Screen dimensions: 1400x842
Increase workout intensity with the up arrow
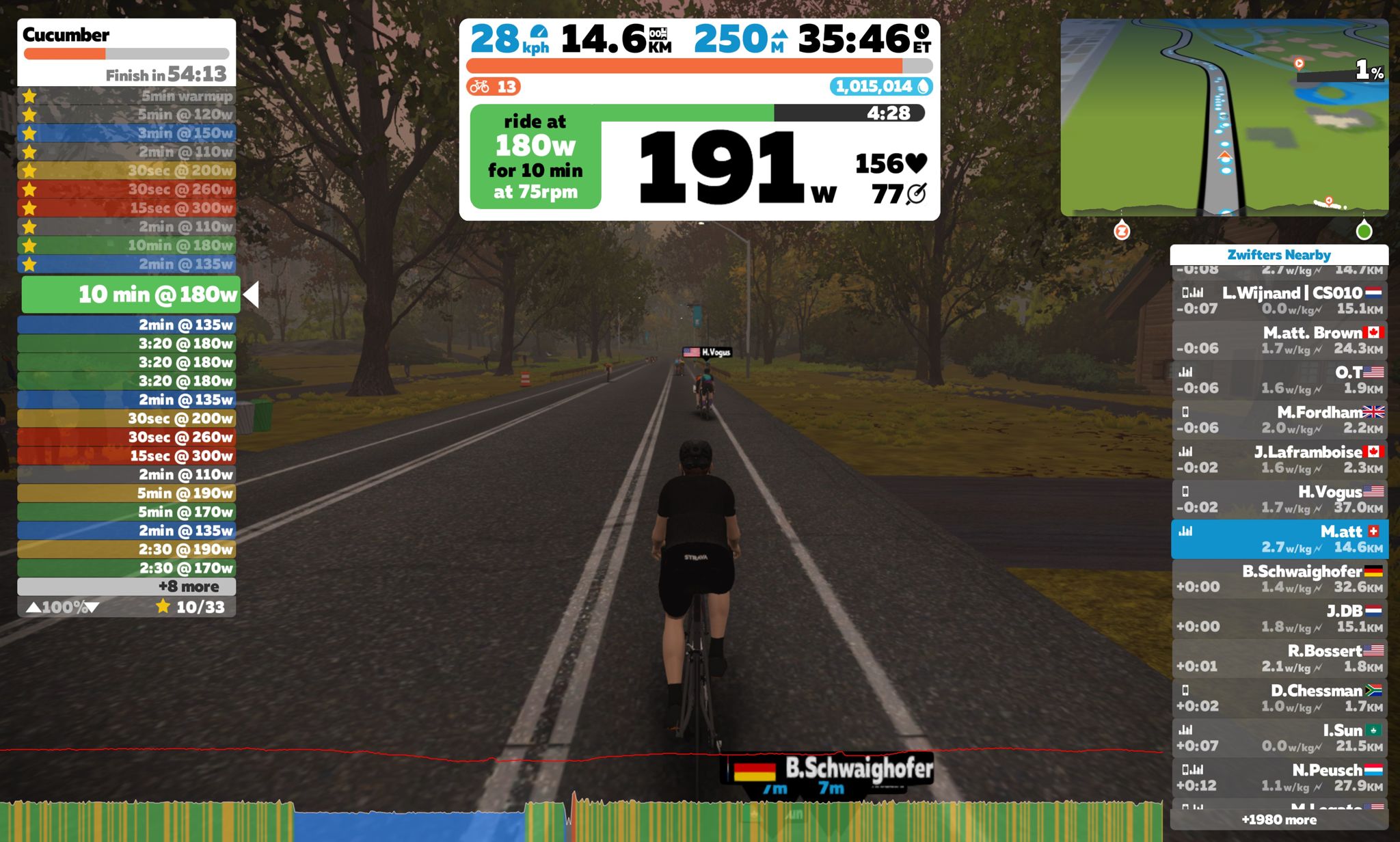point(33,607)
